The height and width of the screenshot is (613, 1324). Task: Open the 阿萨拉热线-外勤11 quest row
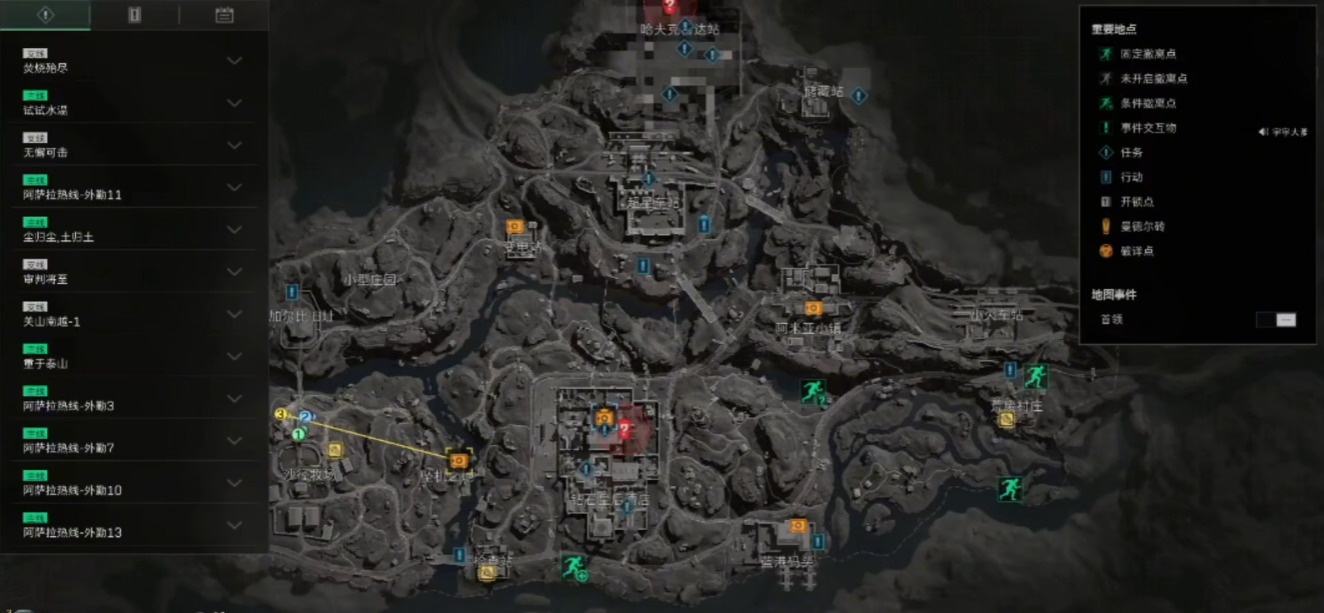tap(234, 187)
